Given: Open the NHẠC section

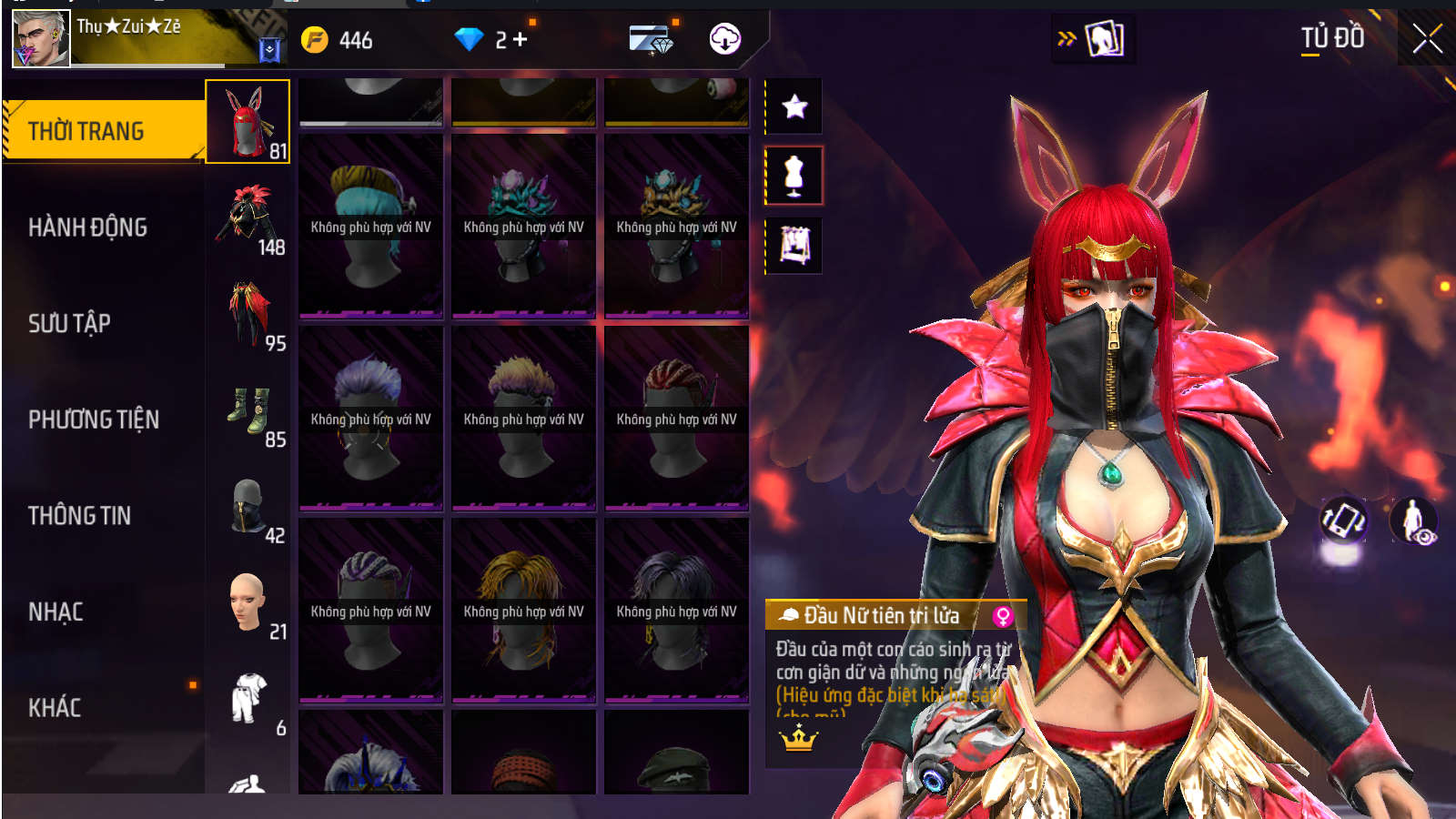Looking at the screenshot, I should click(56, 612).
